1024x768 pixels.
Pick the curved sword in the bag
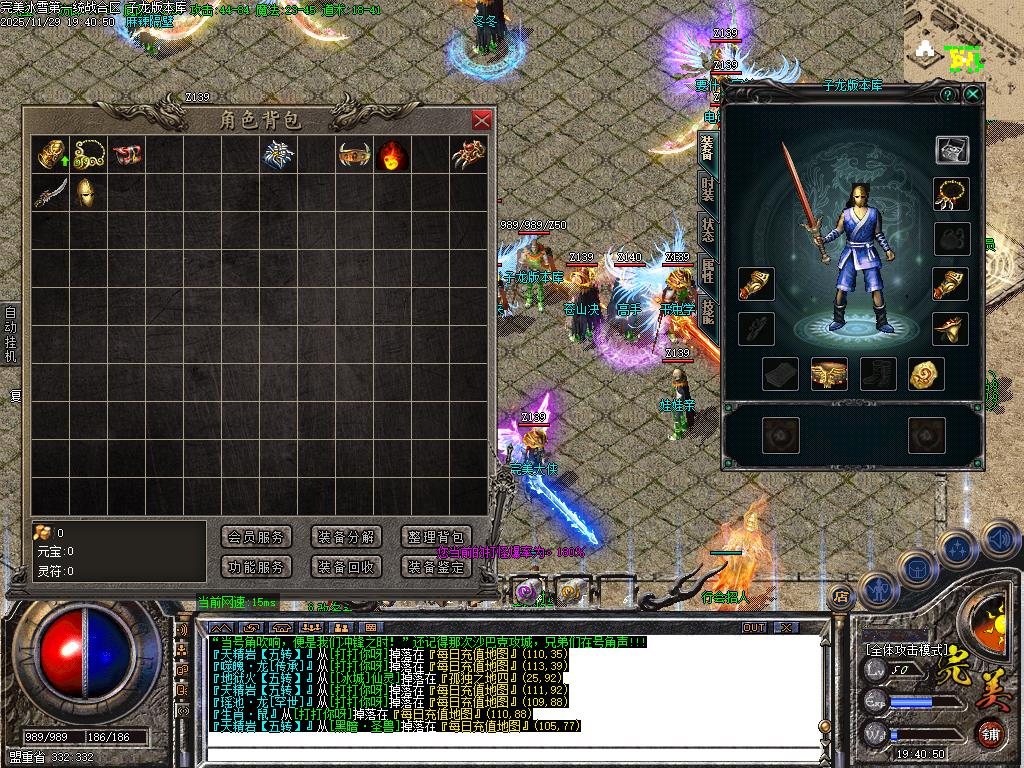[x=50, y=192]
